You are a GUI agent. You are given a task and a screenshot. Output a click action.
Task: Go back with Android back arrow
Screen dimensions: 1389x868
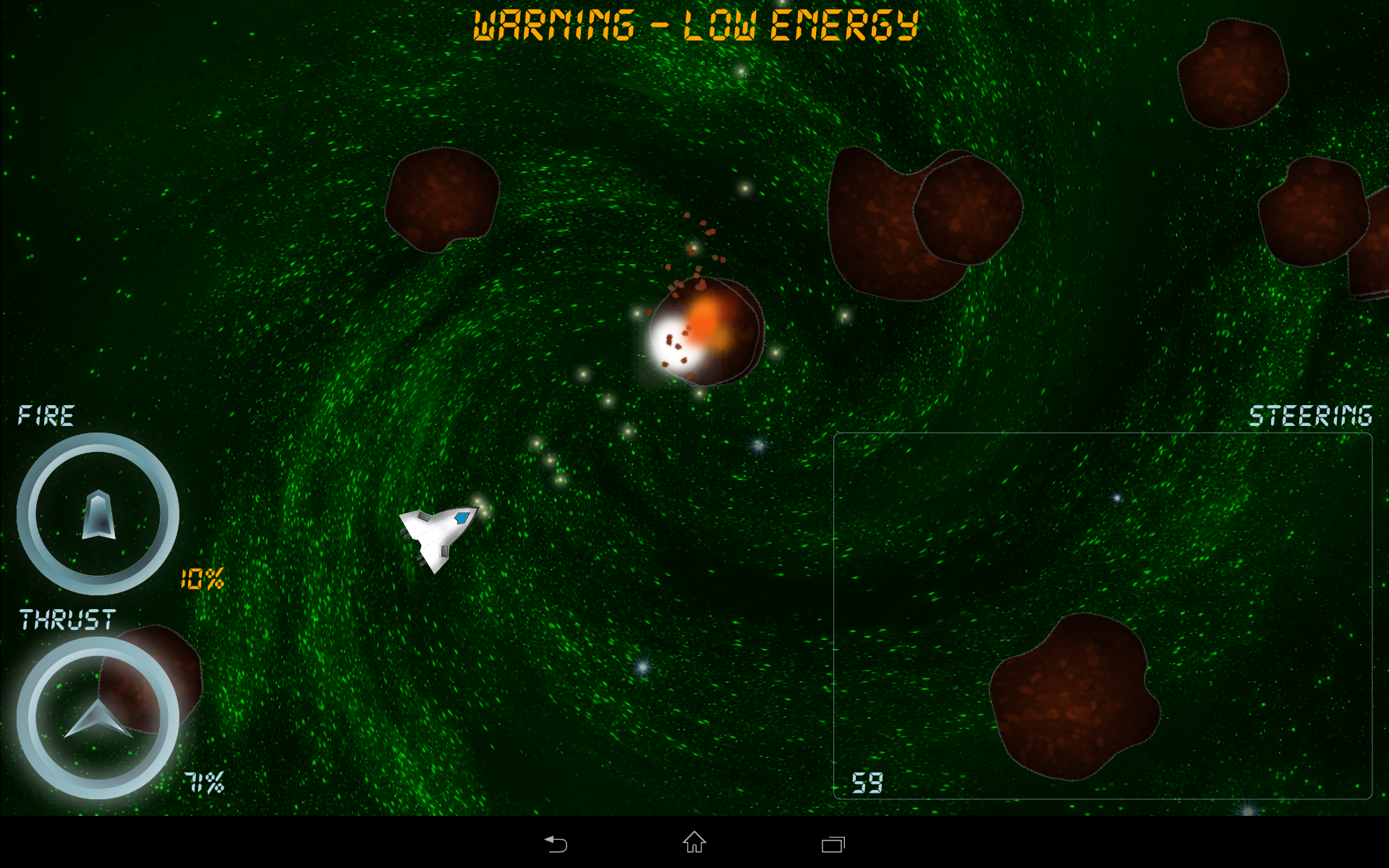click(x=556, y=843)
